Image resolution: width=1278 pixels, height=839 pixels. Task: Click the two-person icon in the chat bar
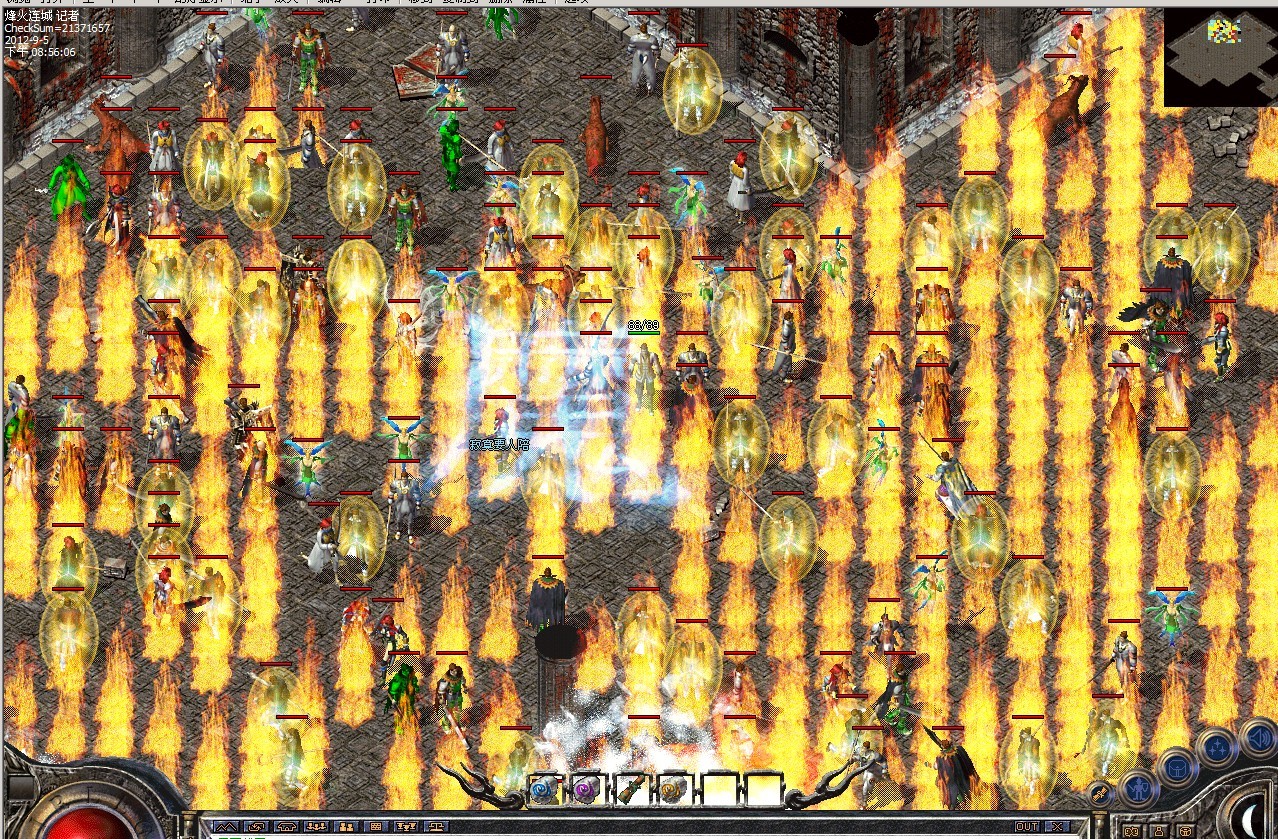coord(347,827)
